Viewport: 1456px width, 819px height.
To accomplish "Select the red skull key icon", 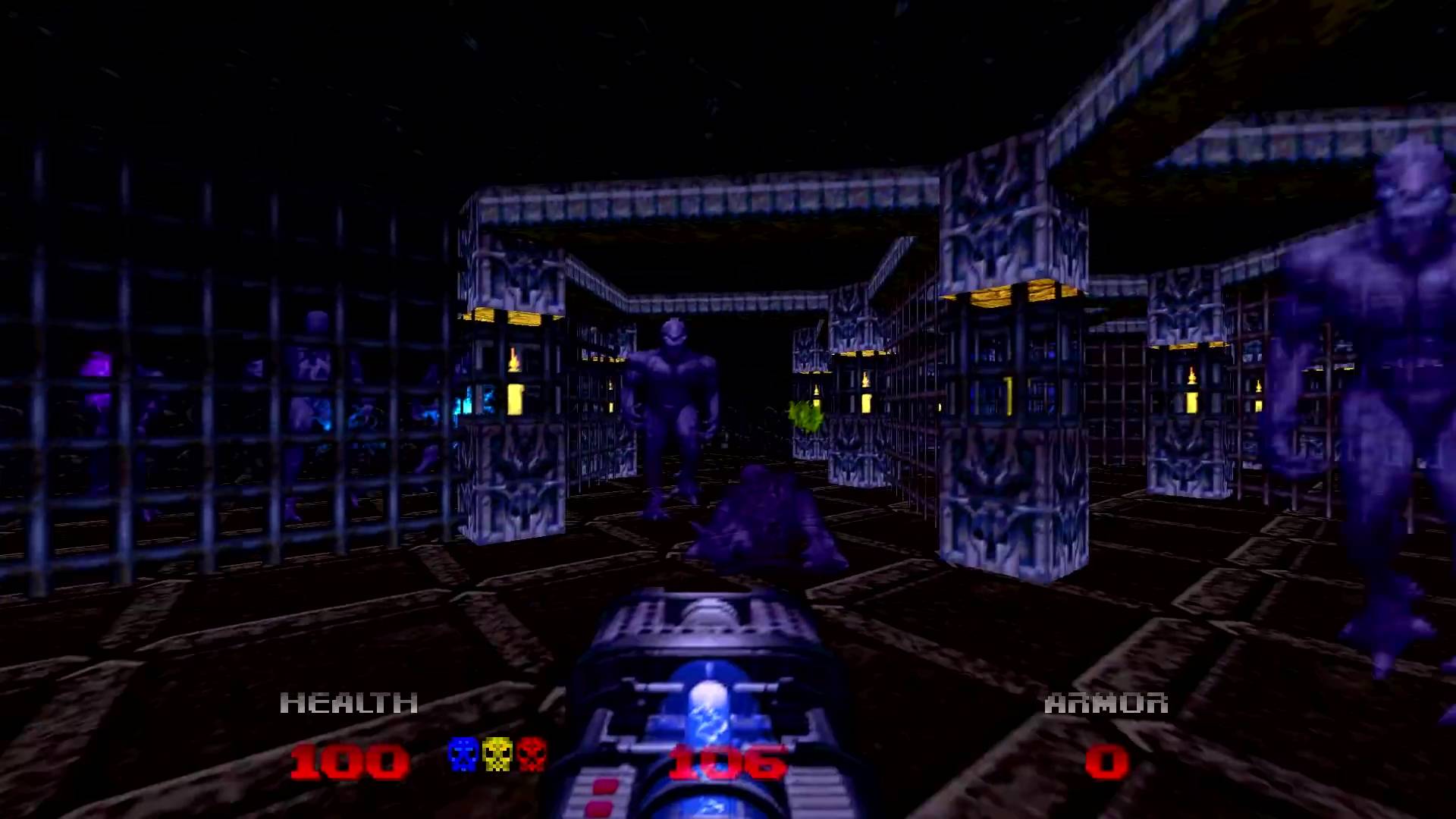I will coord(532,758).
